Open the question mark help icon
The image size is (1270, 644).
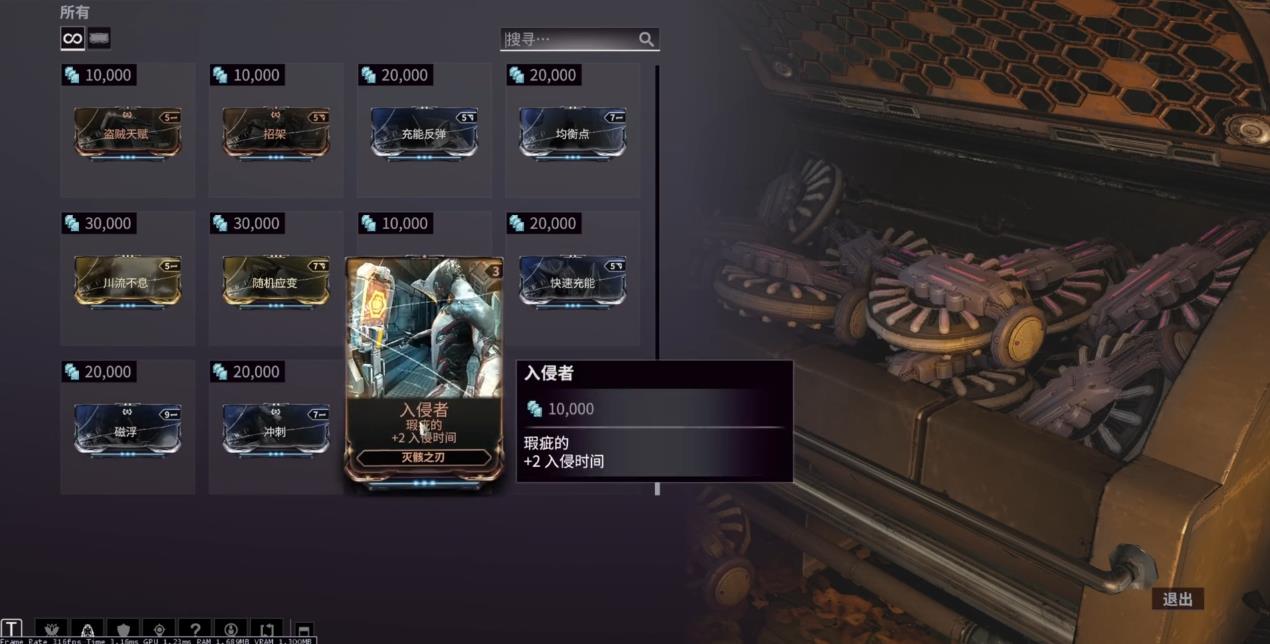pos(195,631)
